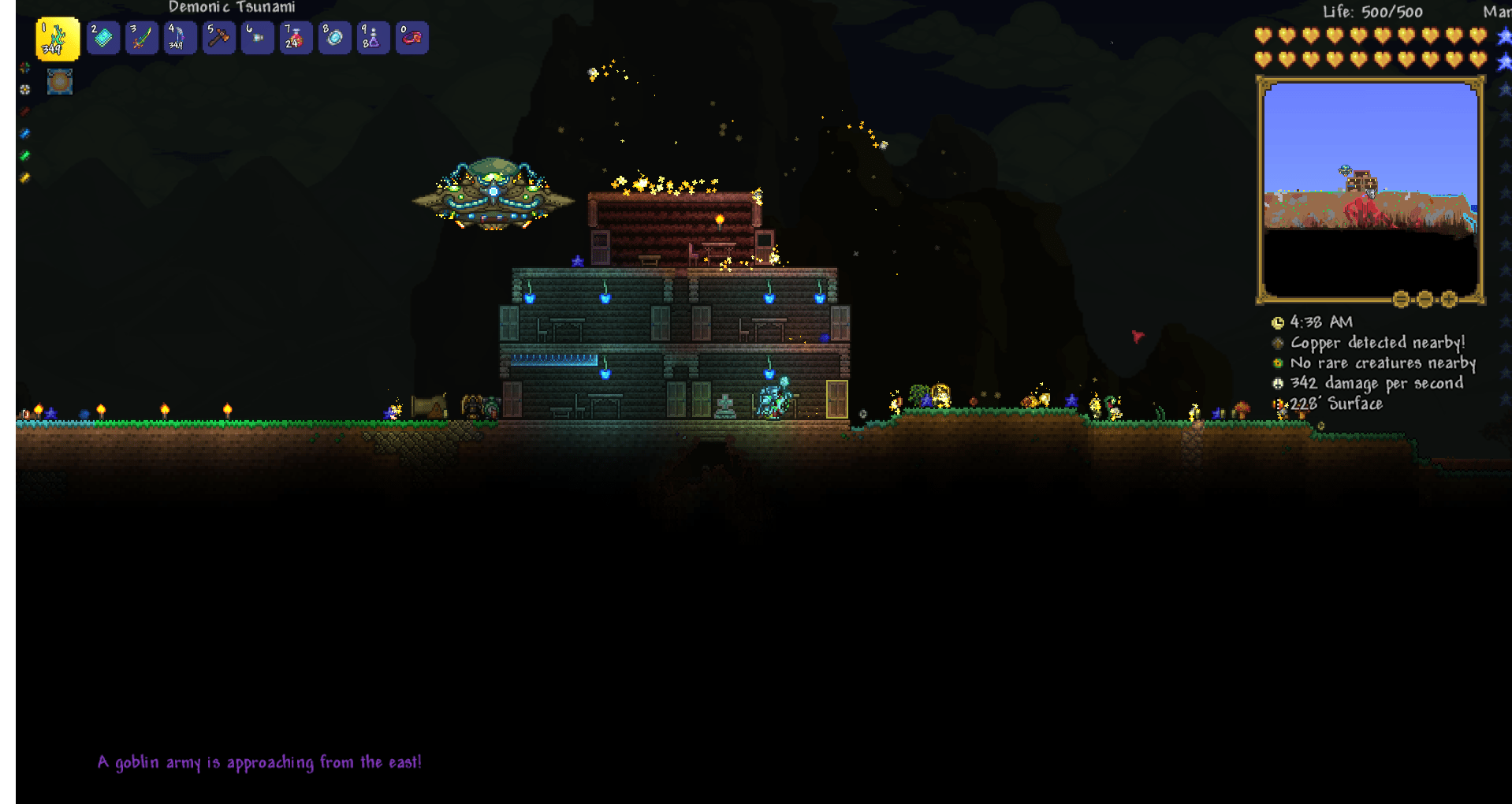The width and height of the screenshot is (1512, 804).
Task: Click the clock icon next to 4:38 AM
Action: (x=1279, y=322)
